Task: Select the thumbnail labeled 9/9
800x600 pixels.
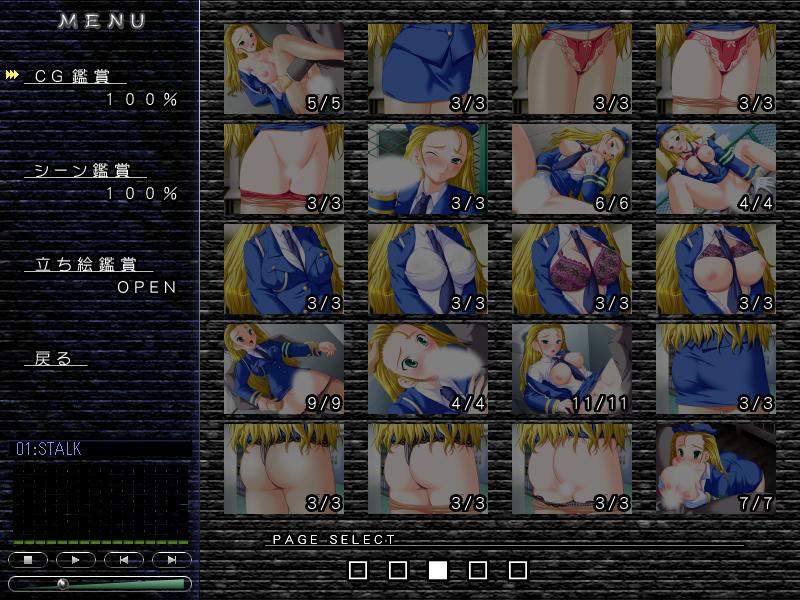Action: [x=284, y=369]
